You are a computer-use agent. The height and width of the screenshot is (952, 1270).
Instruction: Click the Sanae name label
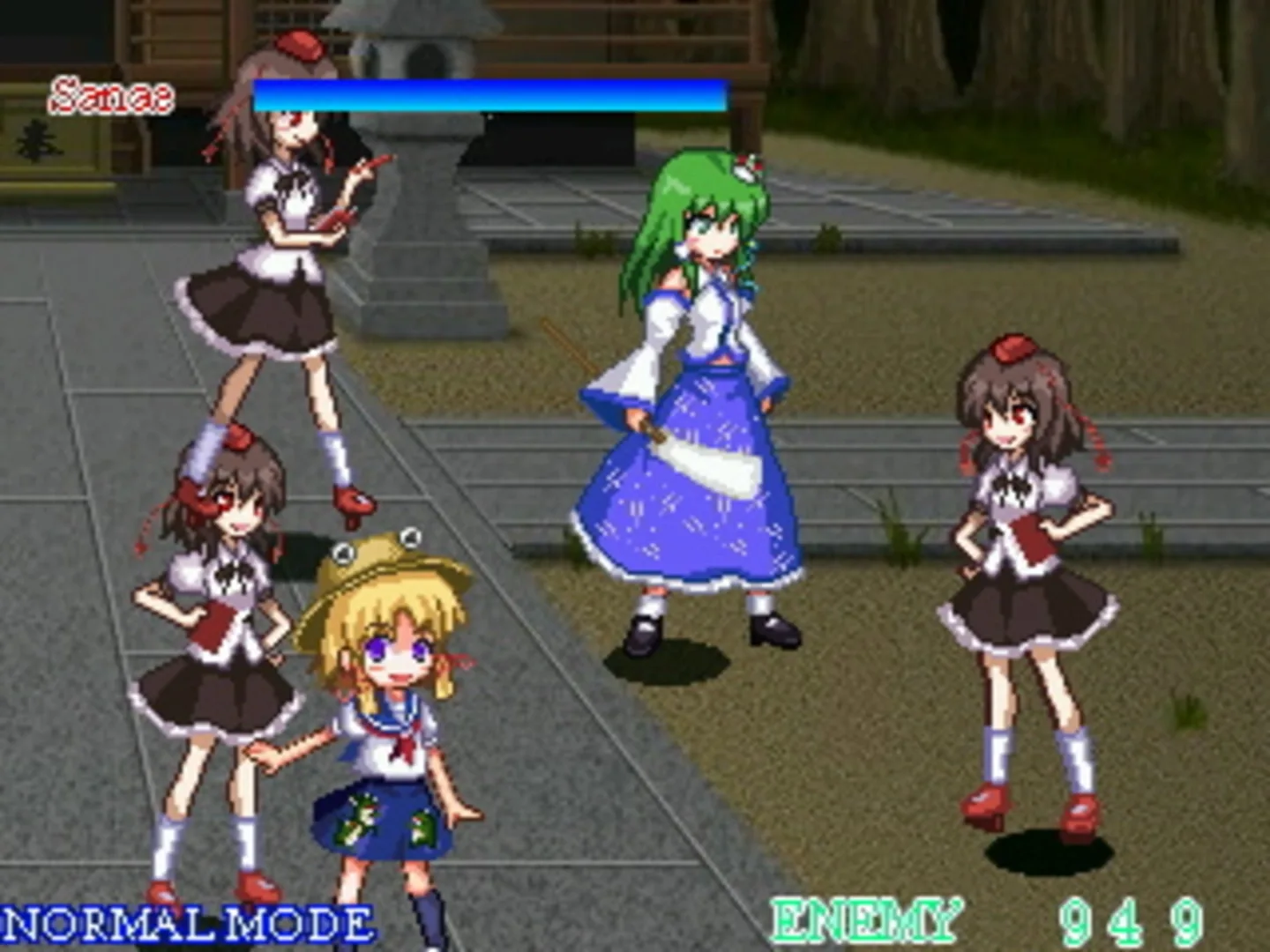(x=110, y=93)
